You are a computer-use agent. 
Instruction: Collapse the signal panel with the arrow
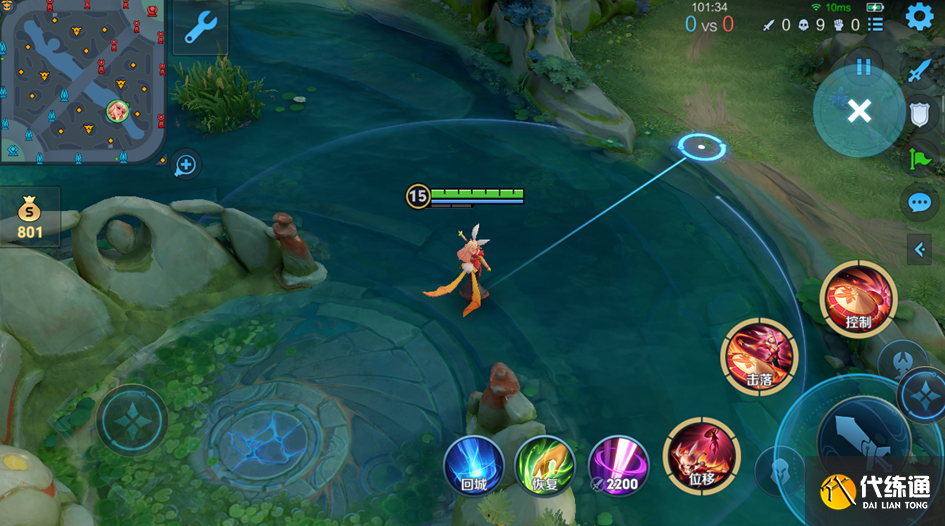[x=919, y=250]
